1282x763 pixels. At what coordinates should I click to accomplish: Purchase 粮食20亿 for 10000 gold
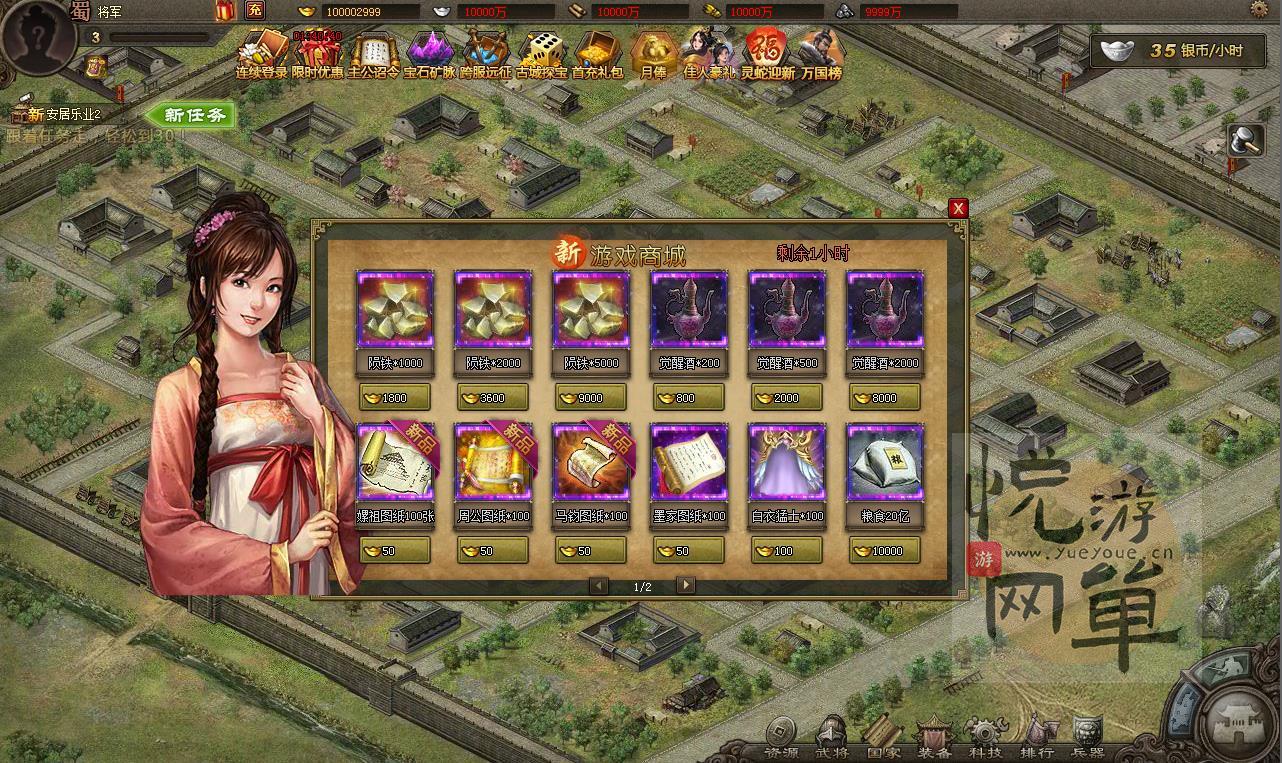coord(885,551)
